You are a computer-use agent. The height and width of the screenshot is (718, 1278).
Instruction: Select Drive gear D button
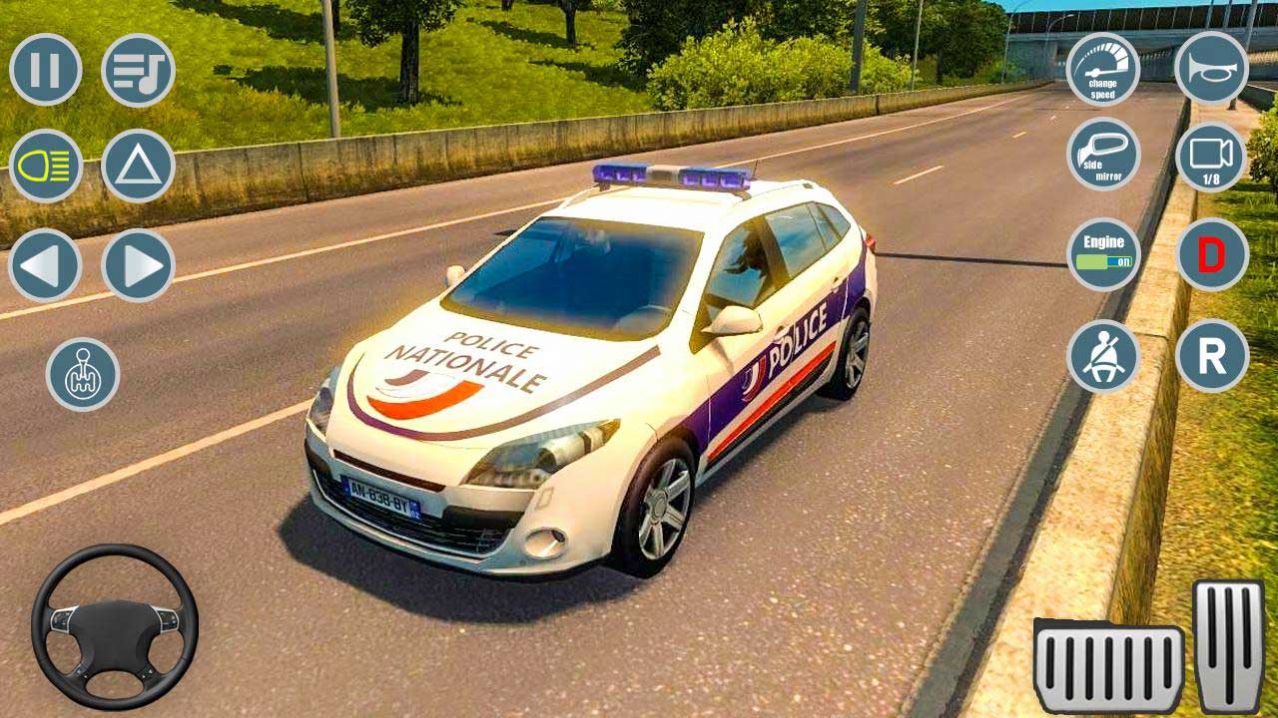pyautogui.click(x=1212, y=254)
